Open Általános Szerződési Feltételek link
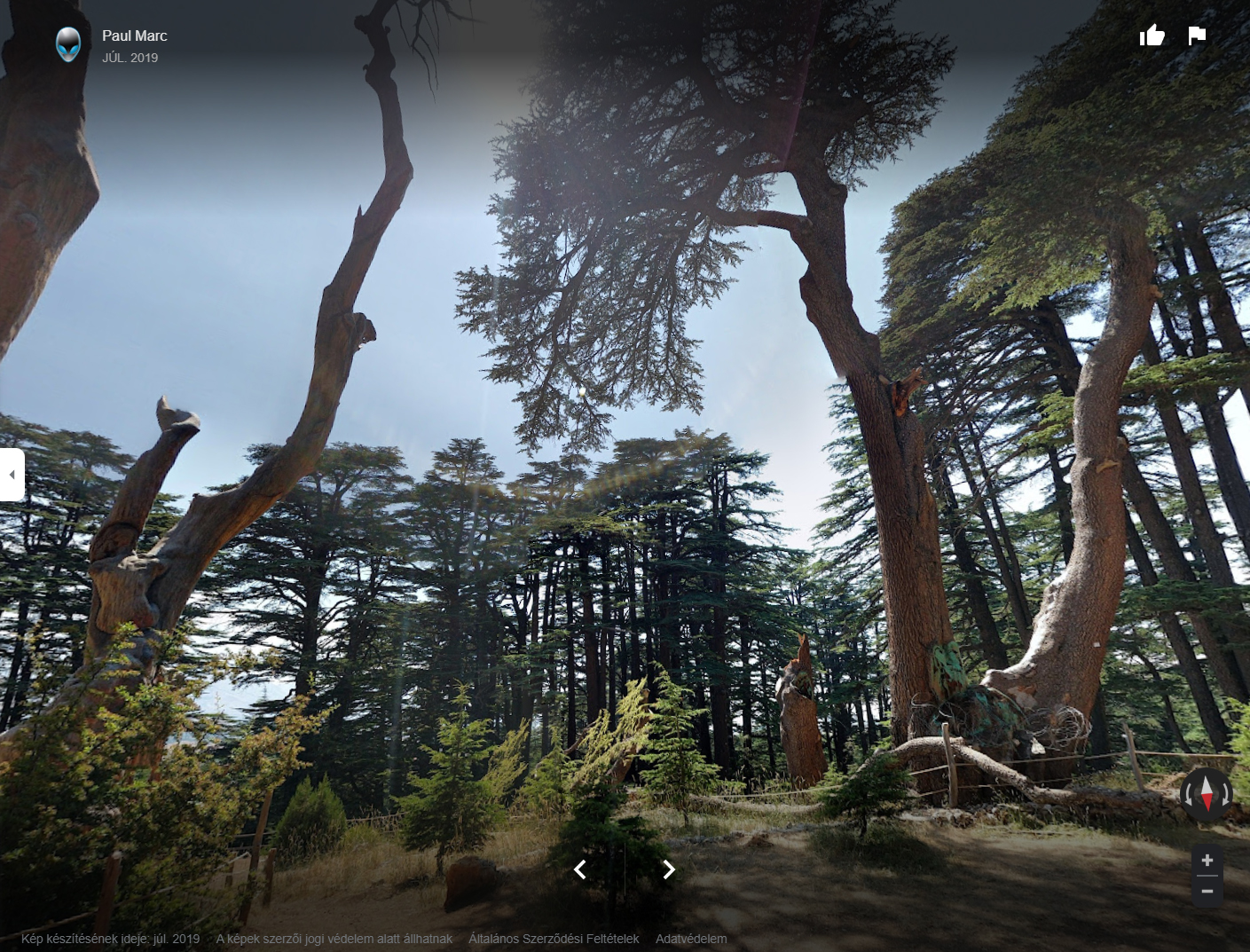Viewport: 1250px width, 952px height. point(554,939)
